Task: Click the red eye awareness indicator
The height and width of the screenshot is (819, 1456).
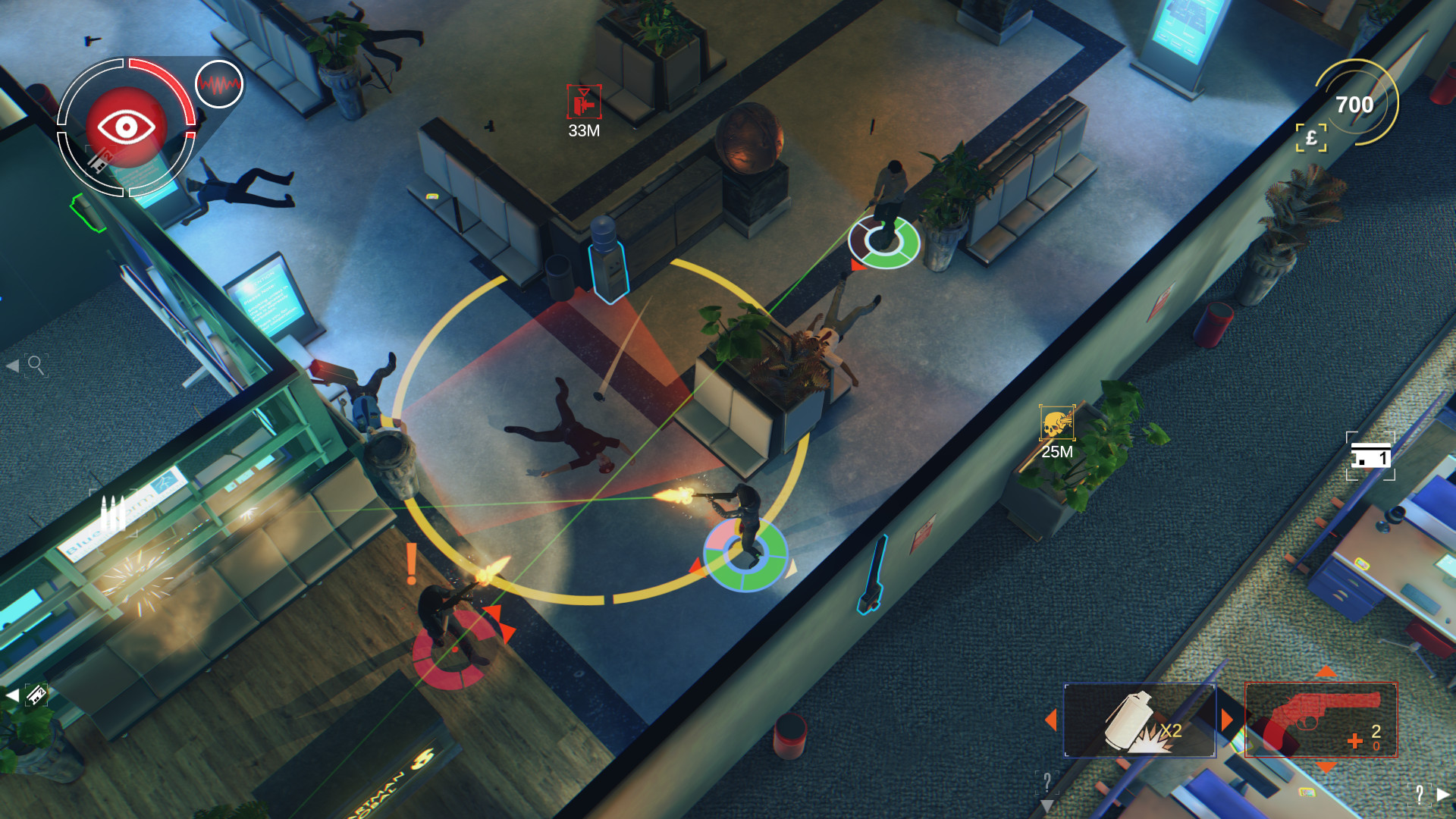Action: (x=125, y=127)
